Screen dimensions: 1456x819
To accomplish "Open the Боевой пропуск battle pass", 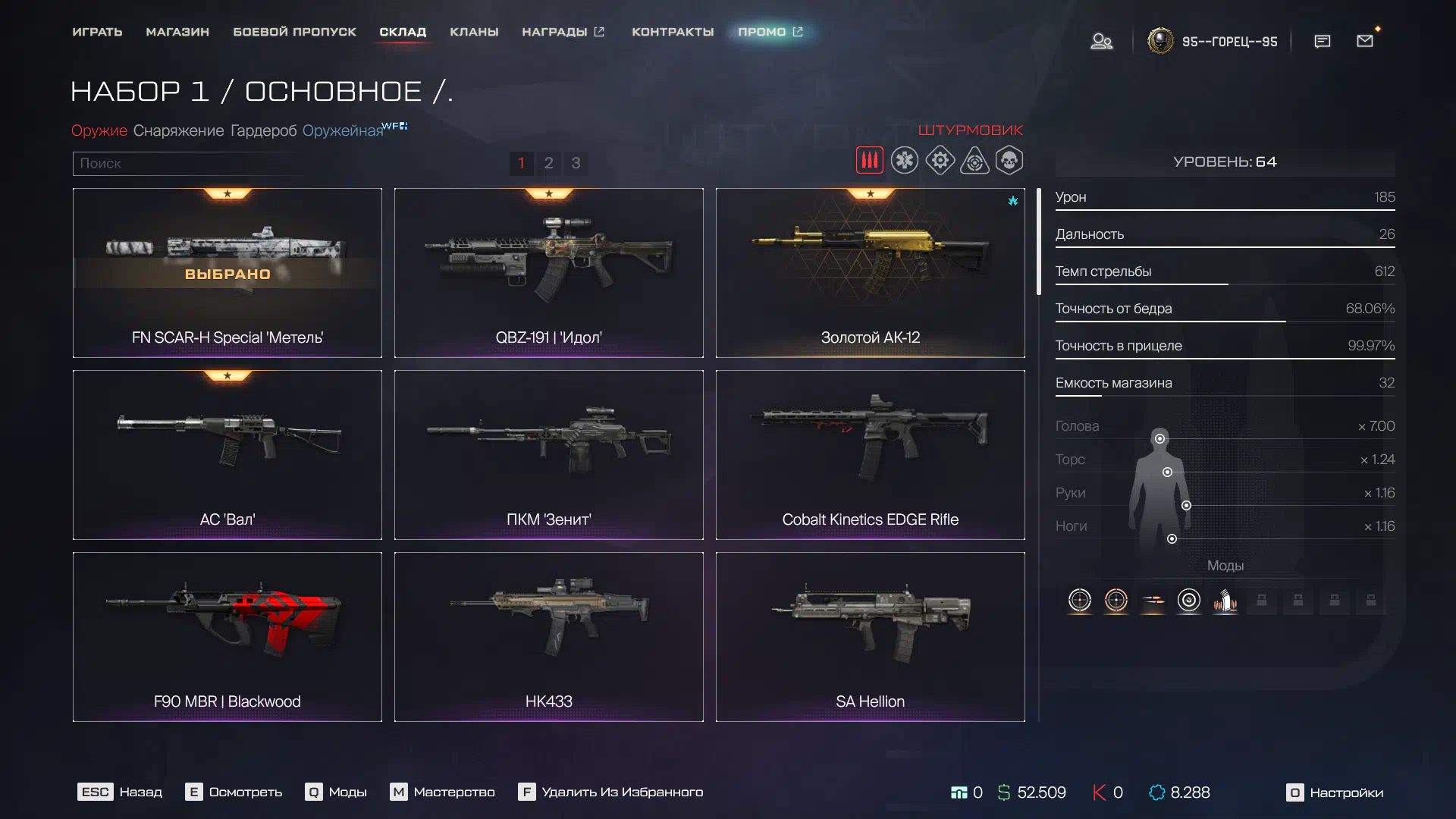I will point(294,32).
